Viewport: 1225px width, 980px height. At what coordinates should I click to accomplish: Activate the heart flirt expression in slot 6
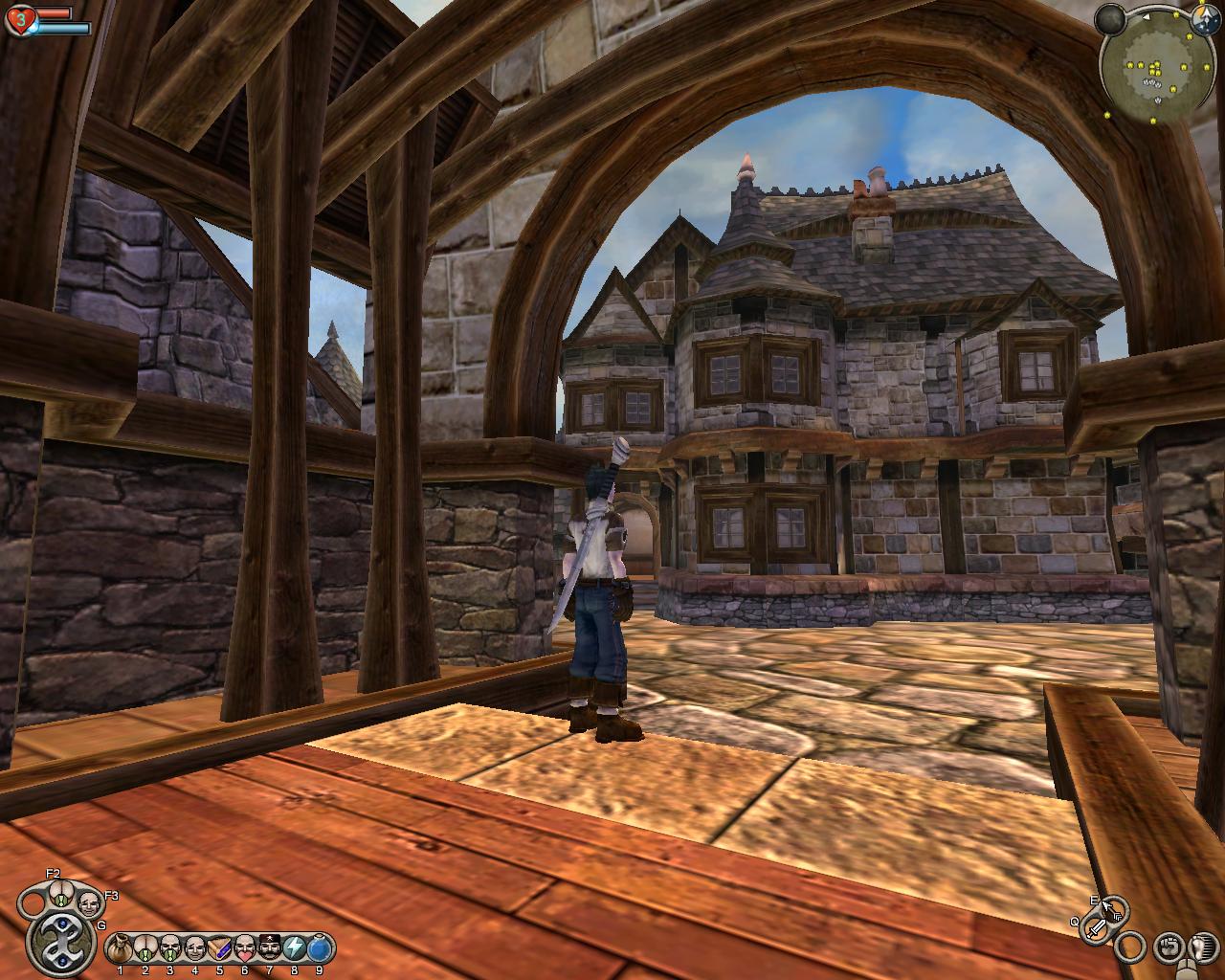tap(245, 948)
